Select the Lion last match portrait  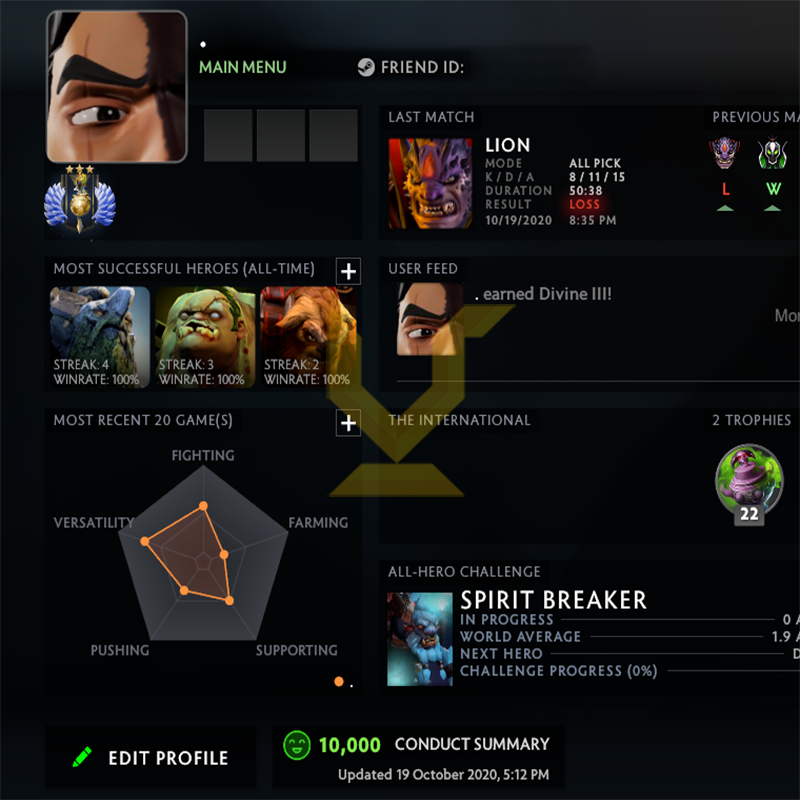click(x=430, y=183)
